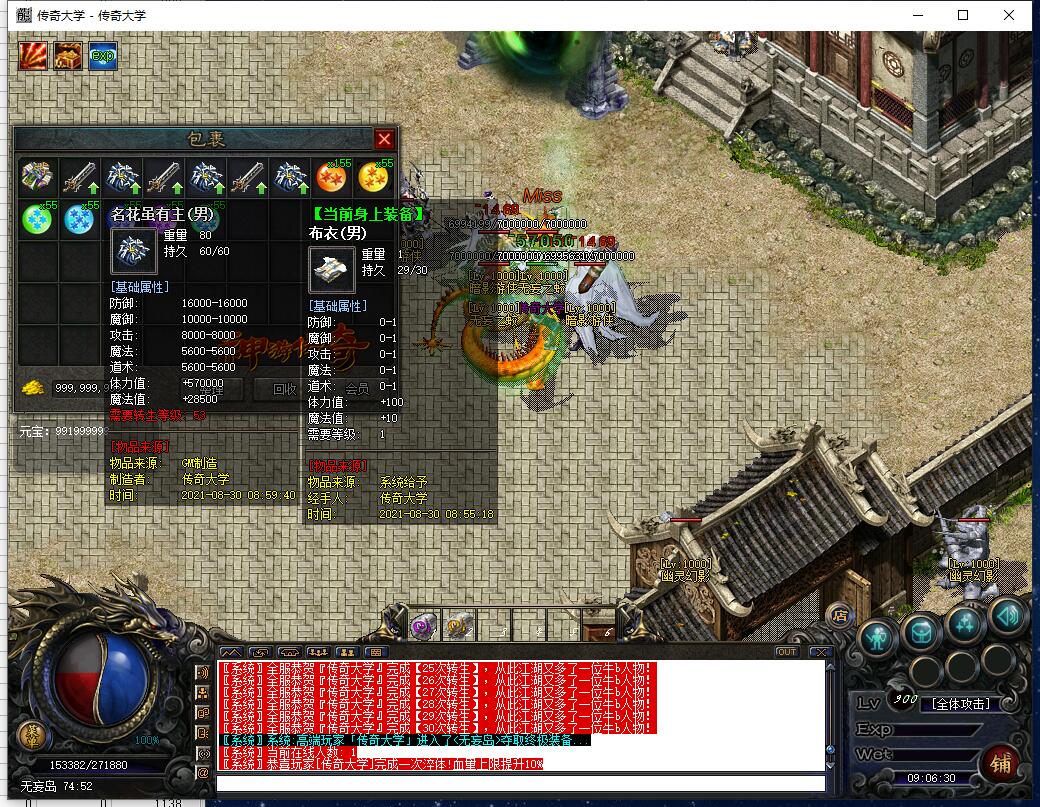Select the orange star orb stacked x155

coord(332,178)
